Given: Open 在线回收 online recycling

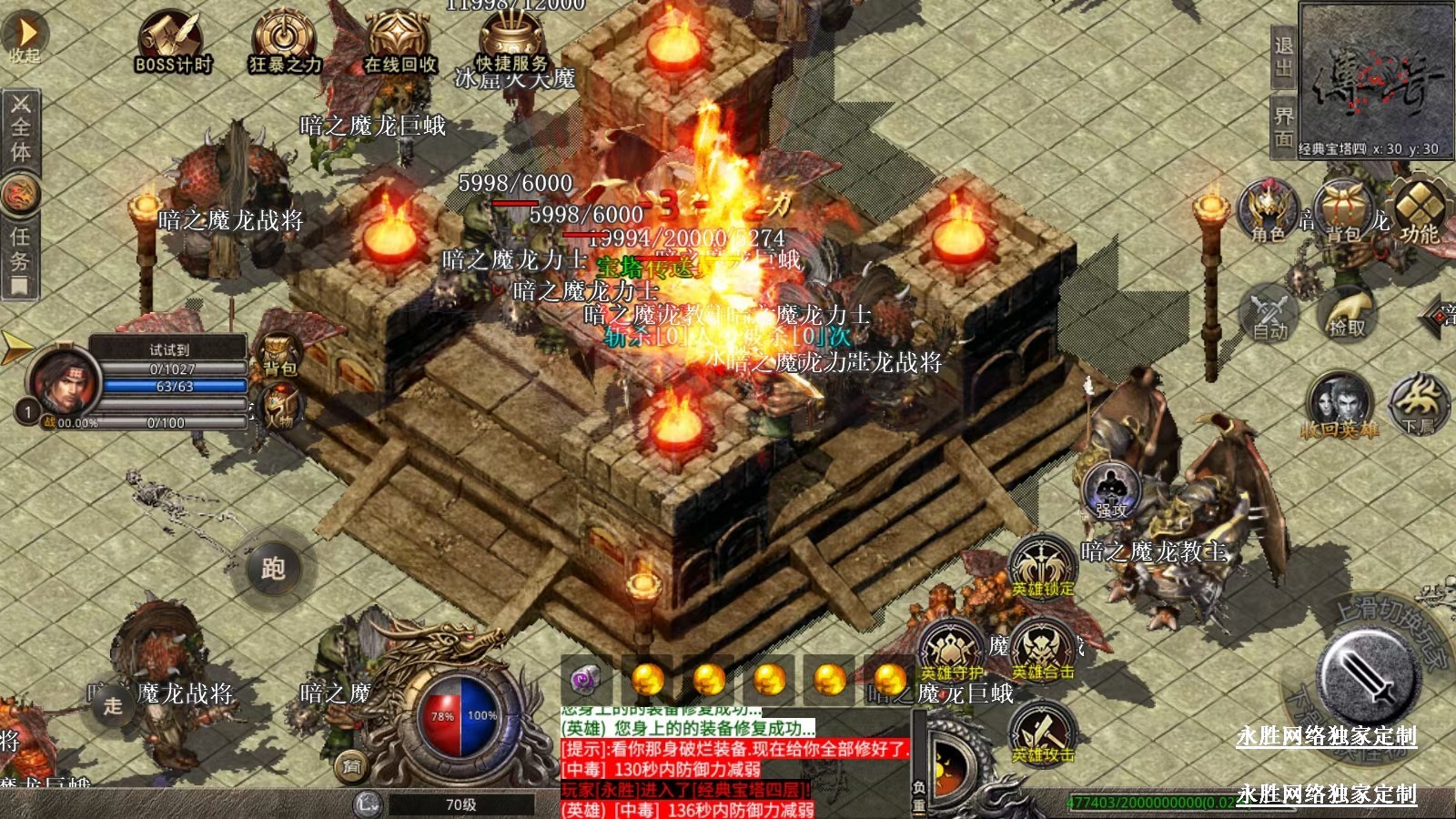Looking at the screenshot, I should tap(399, 43).
